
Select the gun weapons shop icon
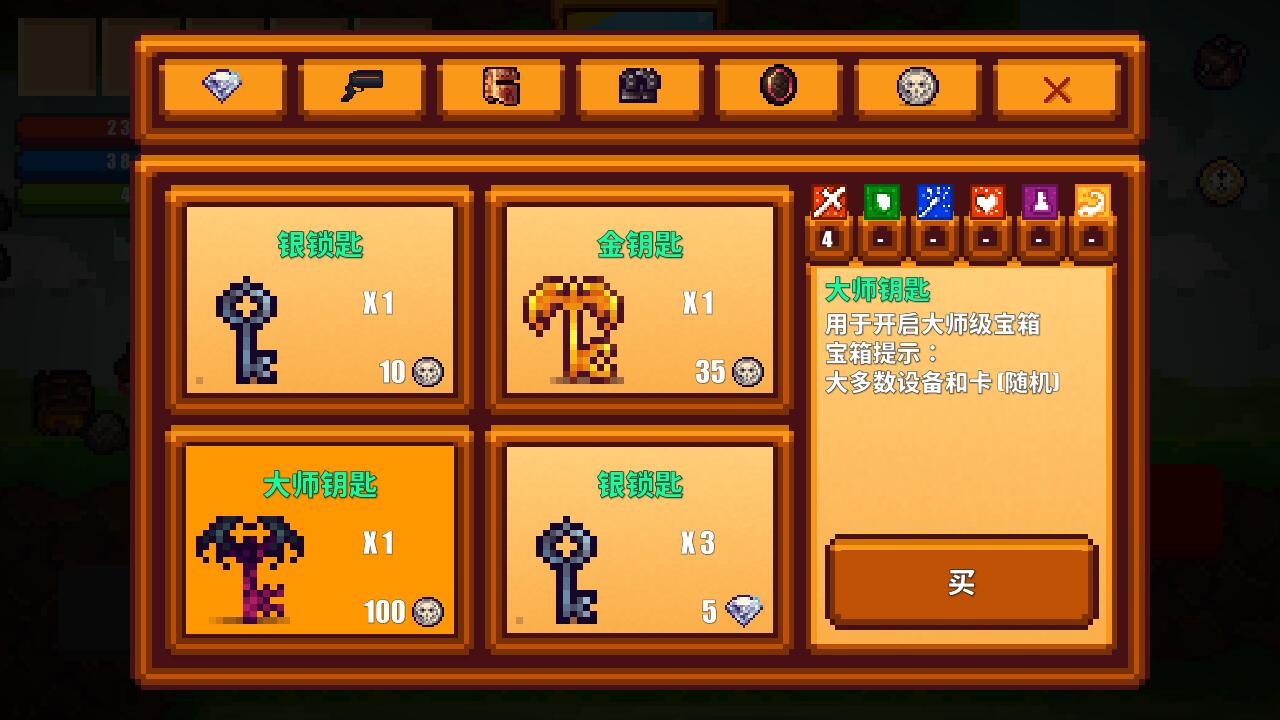[x=361, y=88]
